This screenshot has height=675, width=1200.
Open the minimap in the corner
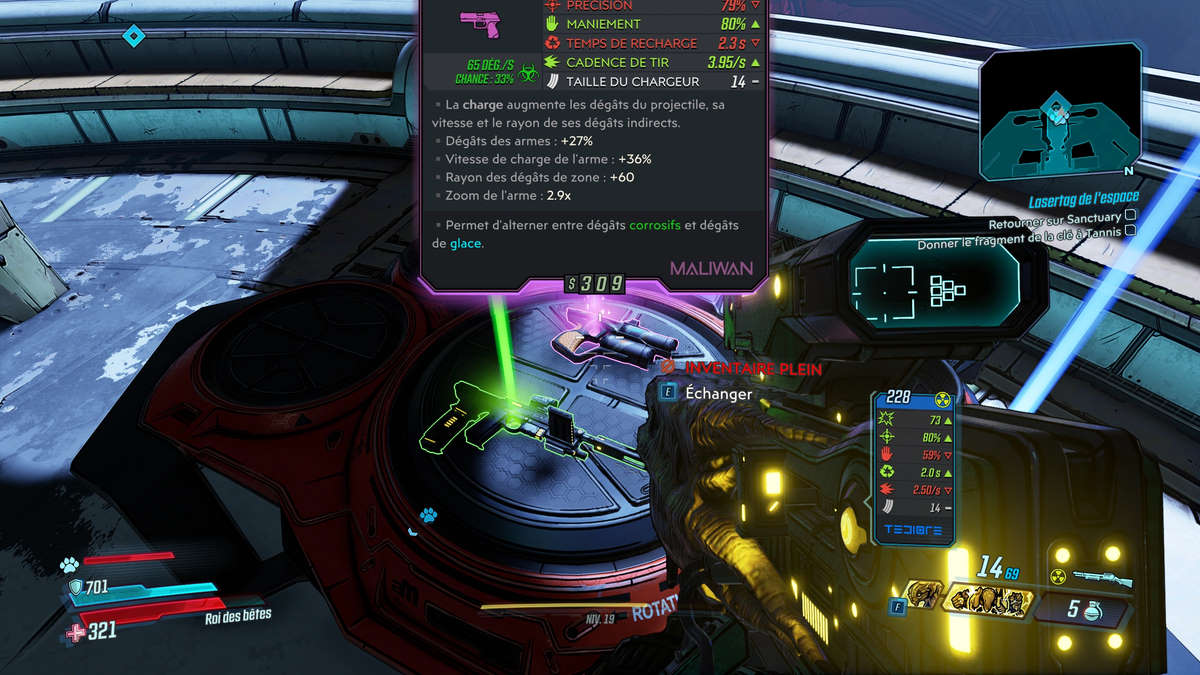coord(1060,111)
